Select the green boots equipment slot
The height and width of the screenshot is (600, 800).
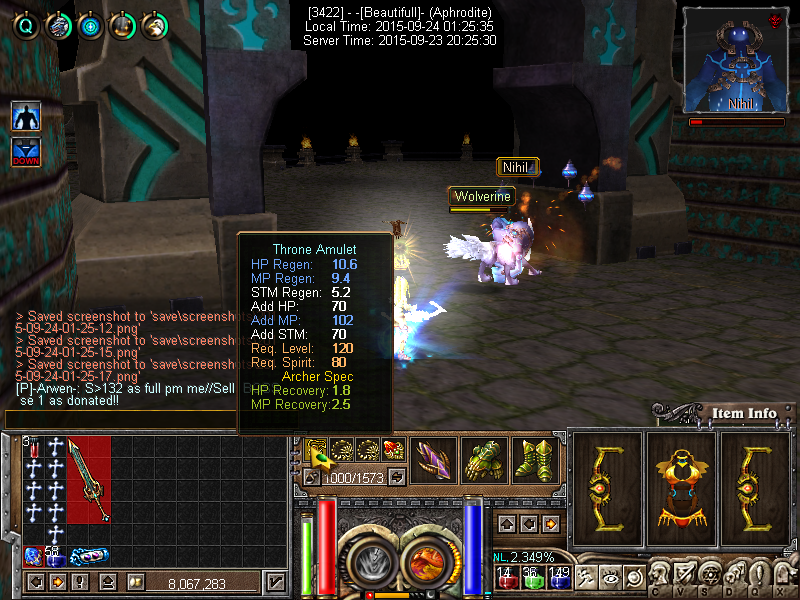coord(535,460)
